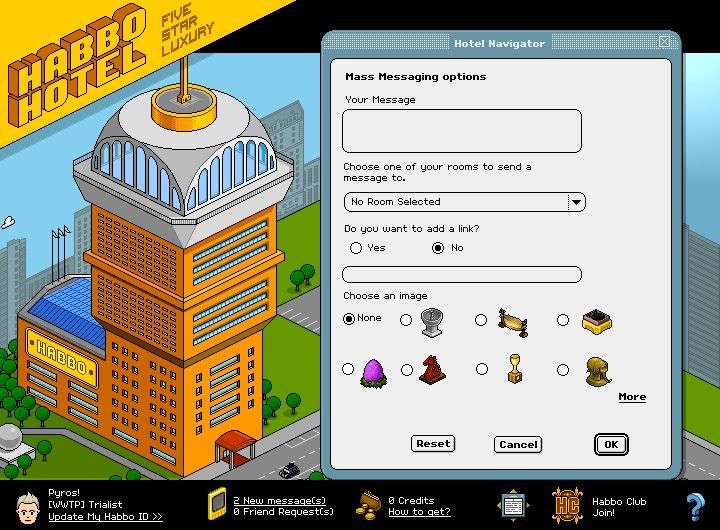The width and height of the screenshot is (720, 530).
Task: Reset the mass messaging form
Action: point(433,444)
